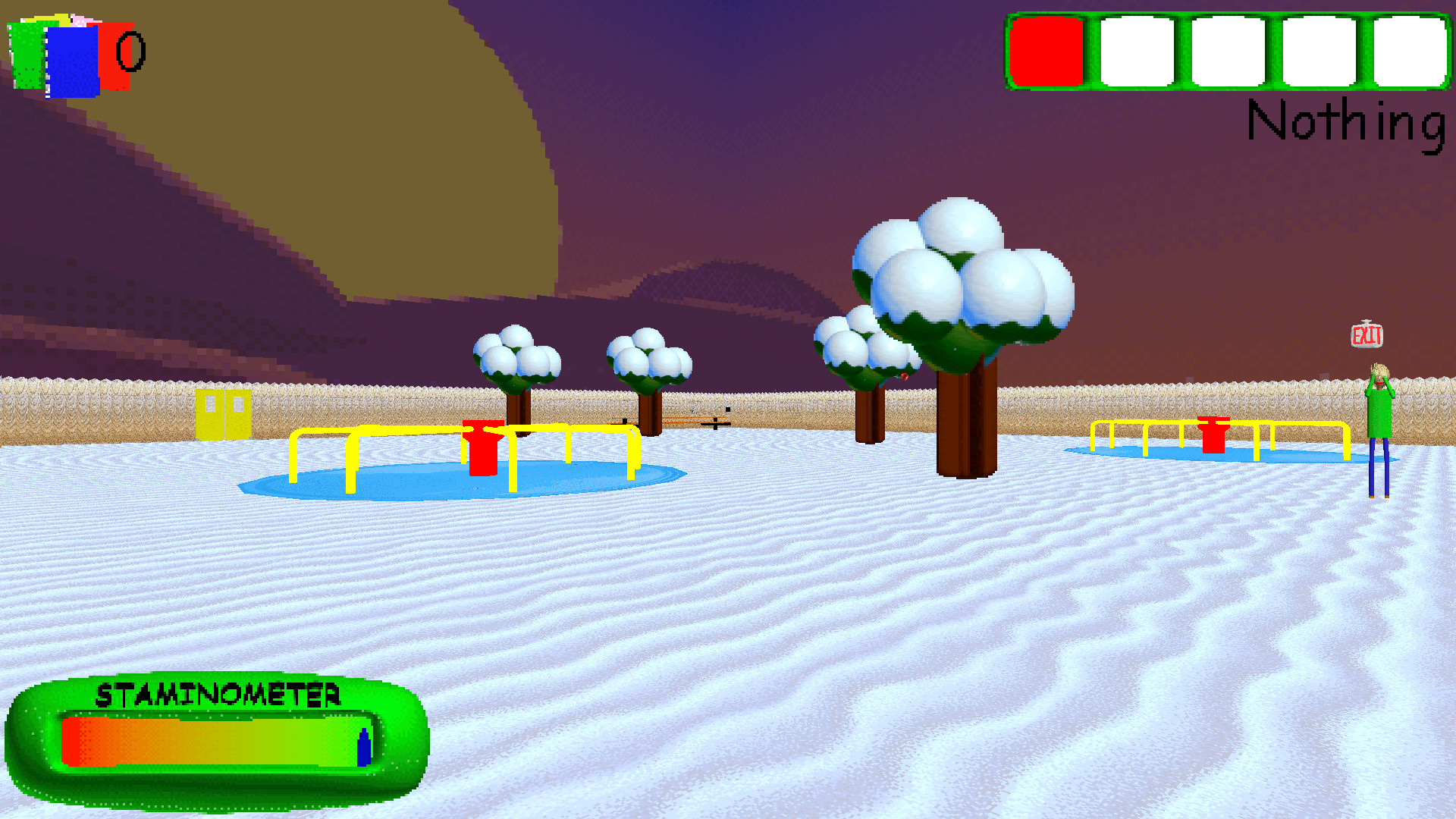Click the red handle of the left merry-go-round
Image resolution: width=1456 pixels, height=819 pixels.
(x=483, y=447)
